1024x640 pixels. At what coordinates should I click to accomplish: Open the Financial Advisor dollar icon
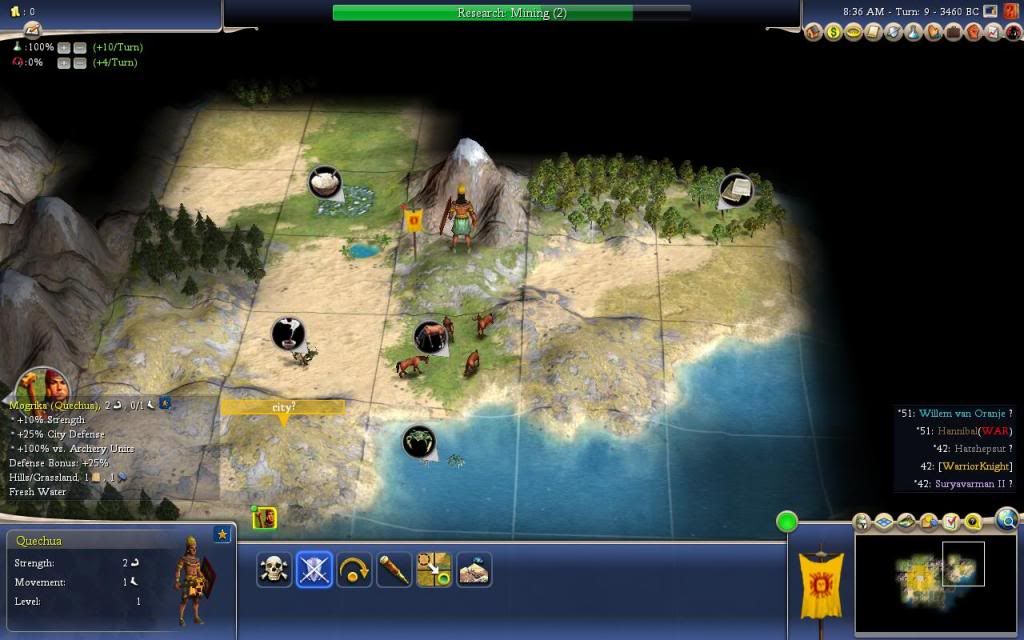coord(834,33)
